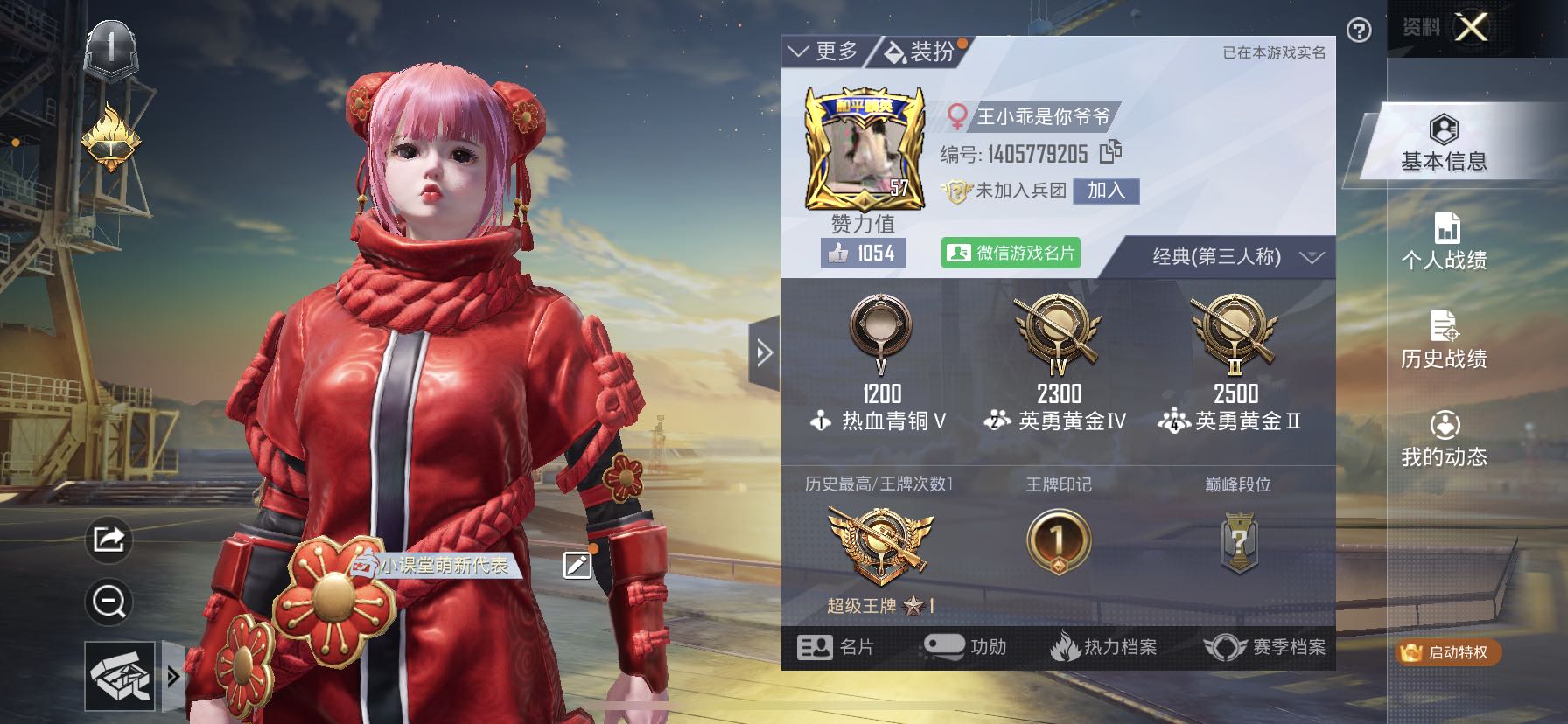Show the 功勋 merit section
The height and width of the screenshot is (724, 1568).
pos(965,647)
